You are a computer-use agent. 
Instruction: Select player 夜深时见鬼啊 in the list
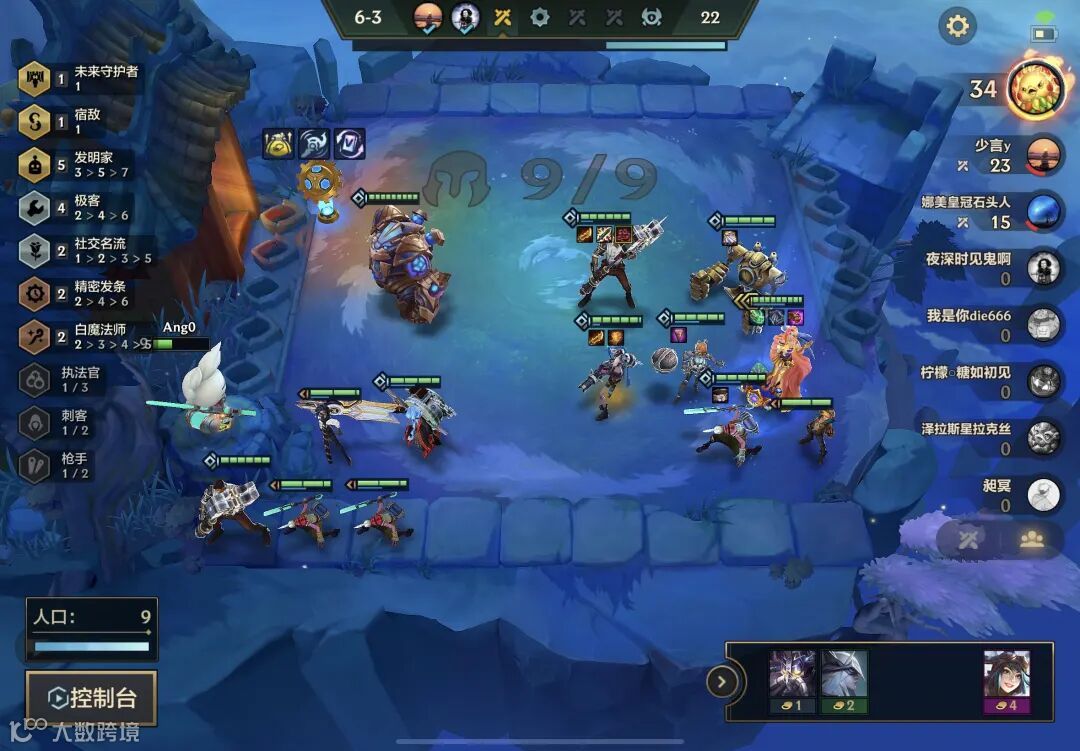pyautogui.click(x=1044, y=267)
